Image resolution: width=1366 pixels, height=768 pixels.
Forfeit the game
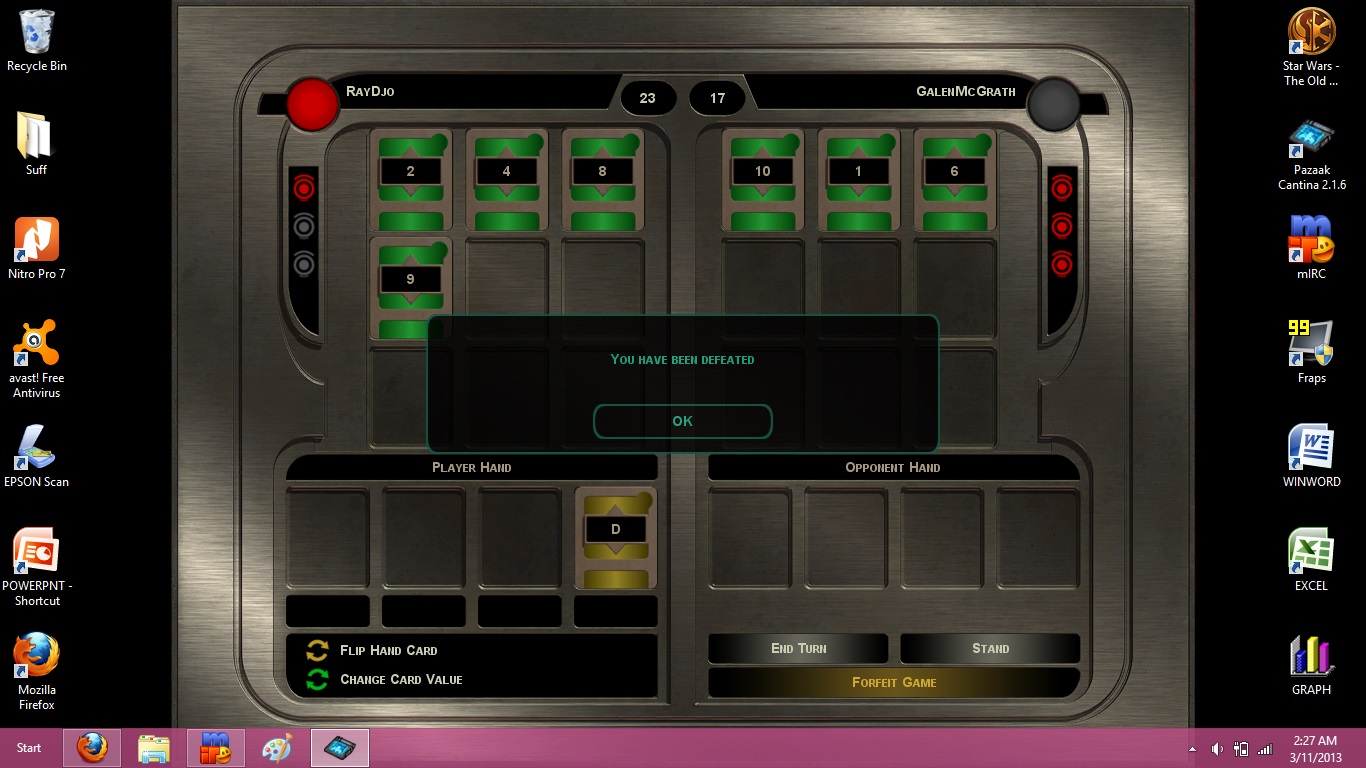pos(894,682)
